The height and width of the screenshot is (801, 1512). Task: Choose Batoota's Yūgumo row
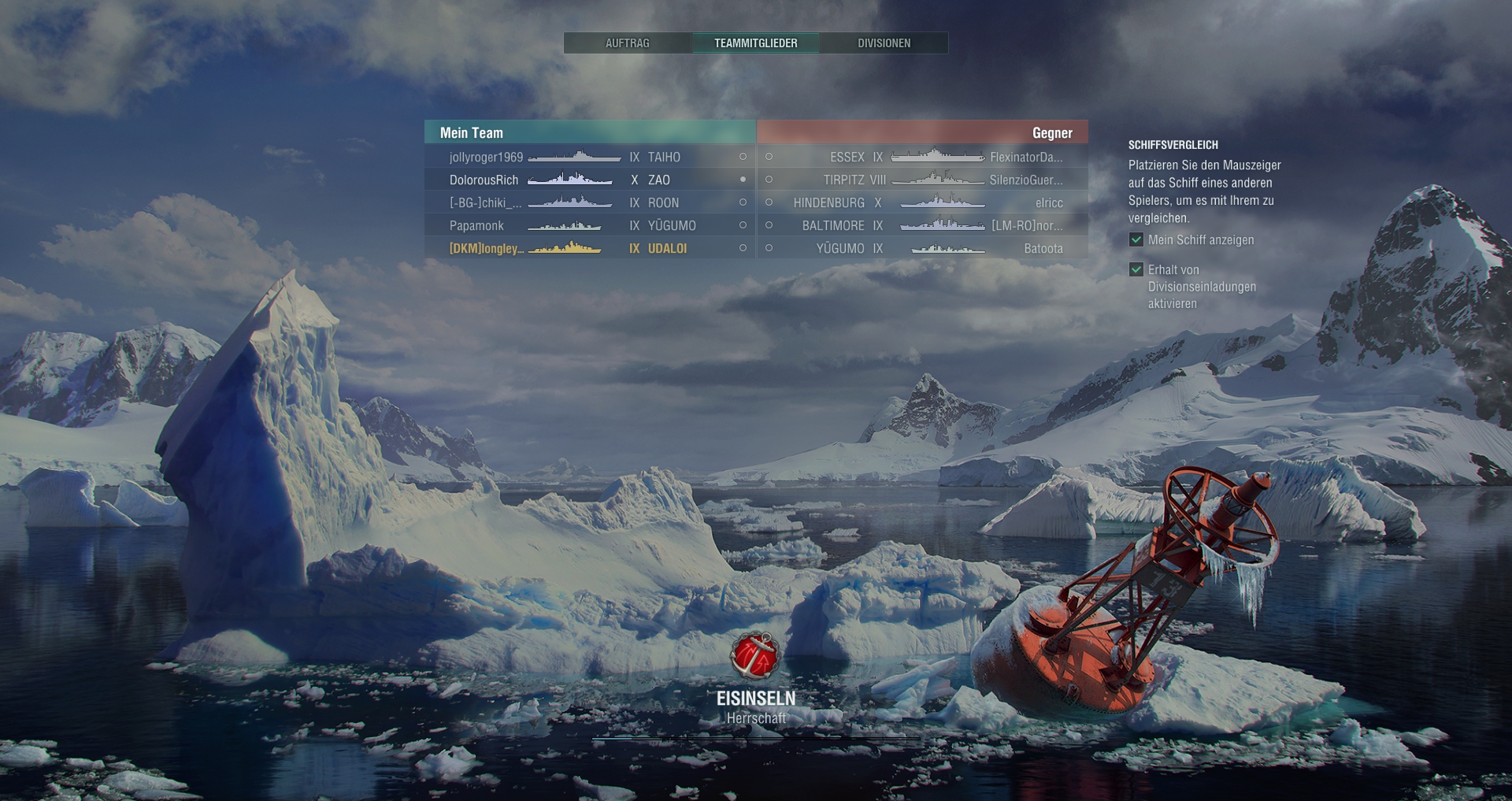[x=922, y=248]
